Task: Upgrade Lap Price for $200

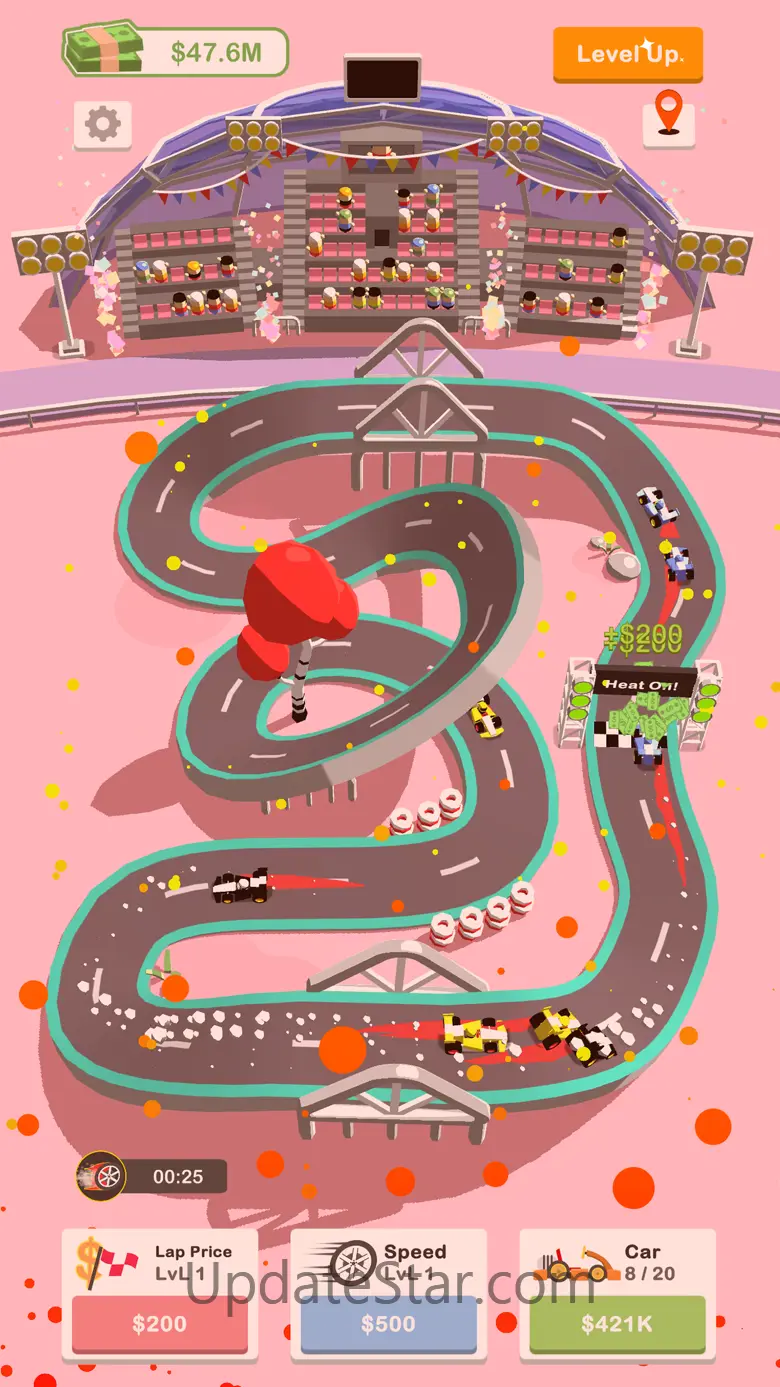Action: click(160, 1323)
